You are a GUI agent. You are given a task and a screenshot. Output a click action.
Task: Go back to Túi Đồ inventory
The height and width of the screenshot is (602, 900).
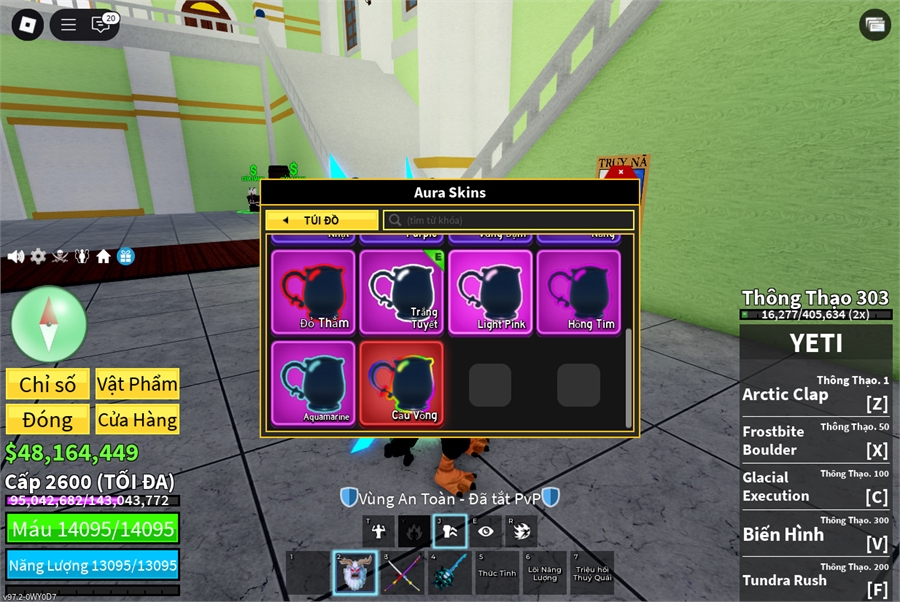[x=321, y=220]
